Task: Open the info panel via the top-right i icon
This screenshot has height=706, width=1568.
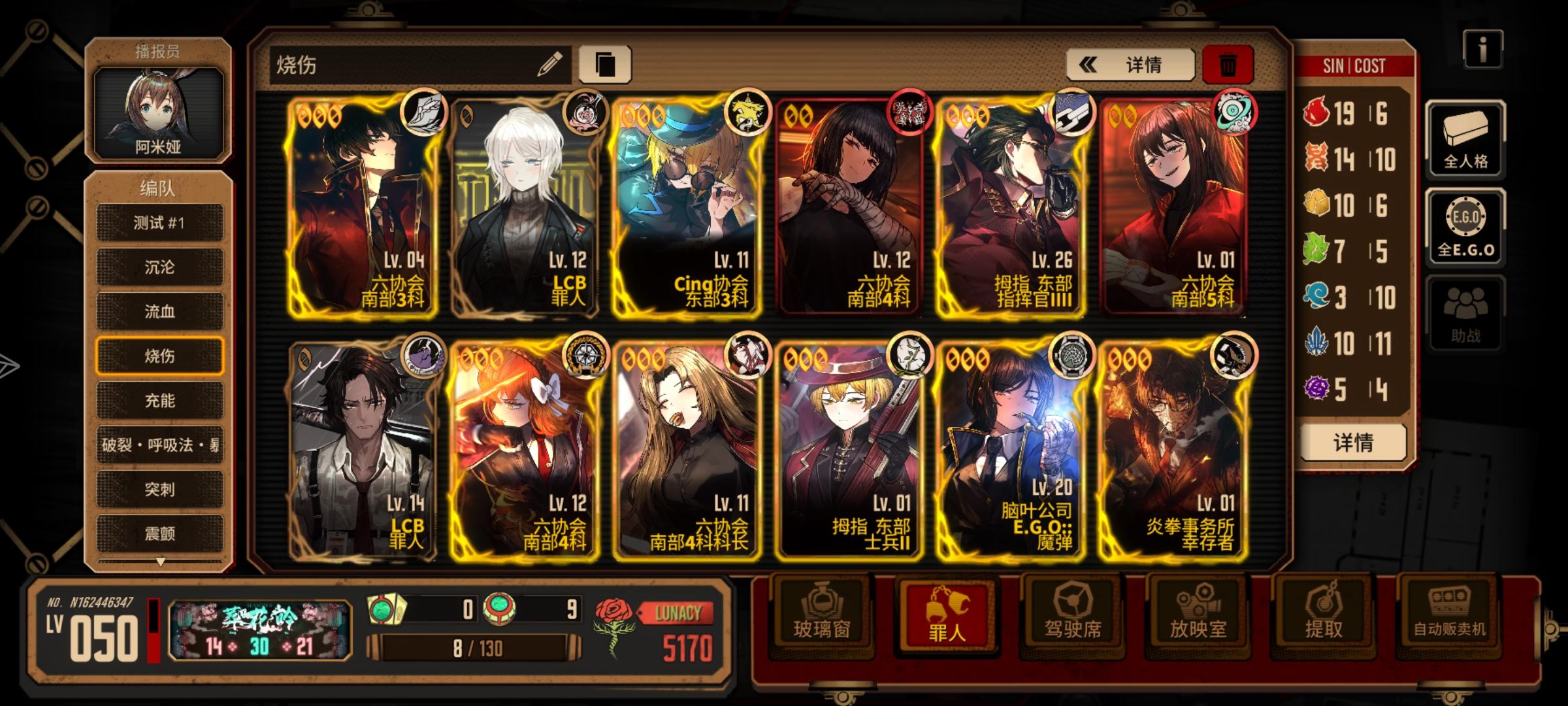Action: 1483,48
